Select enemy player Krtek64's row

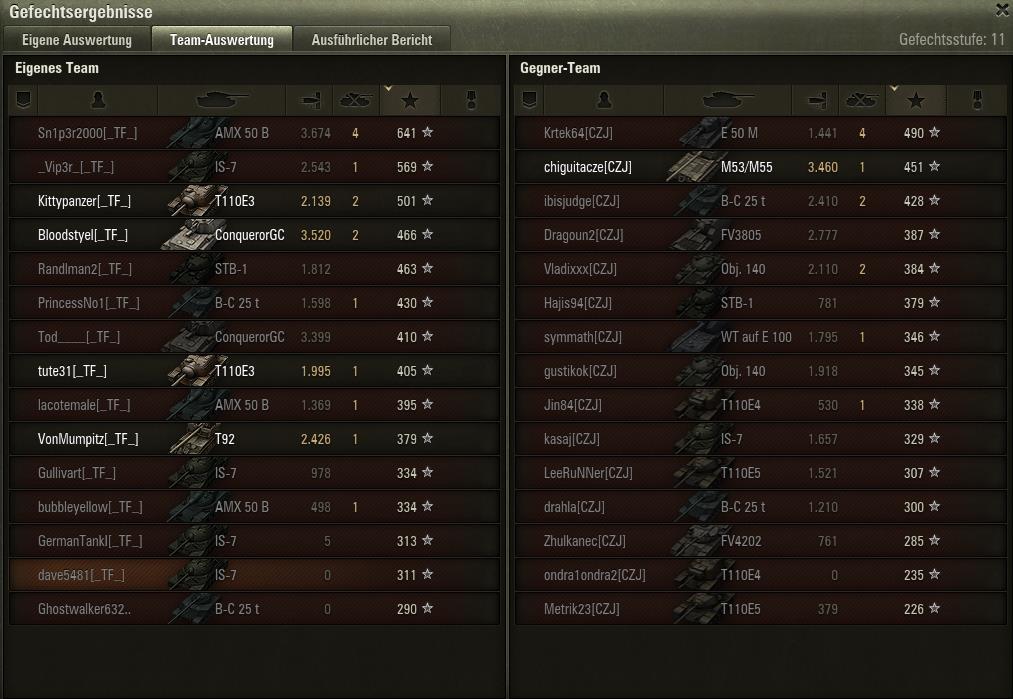pyautogui.click(x=760, y=133)
